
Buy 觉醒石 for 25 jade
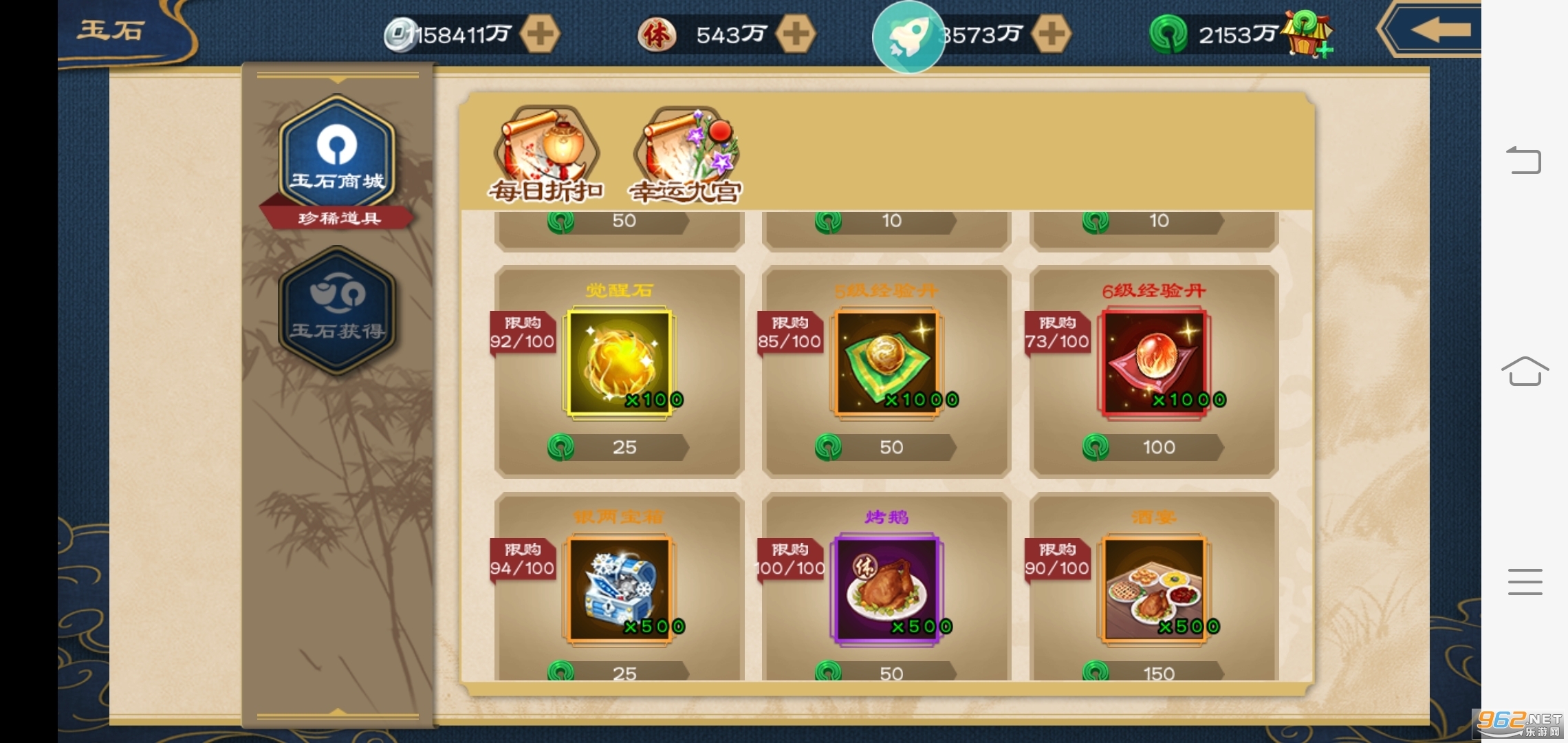pos(619,447)
